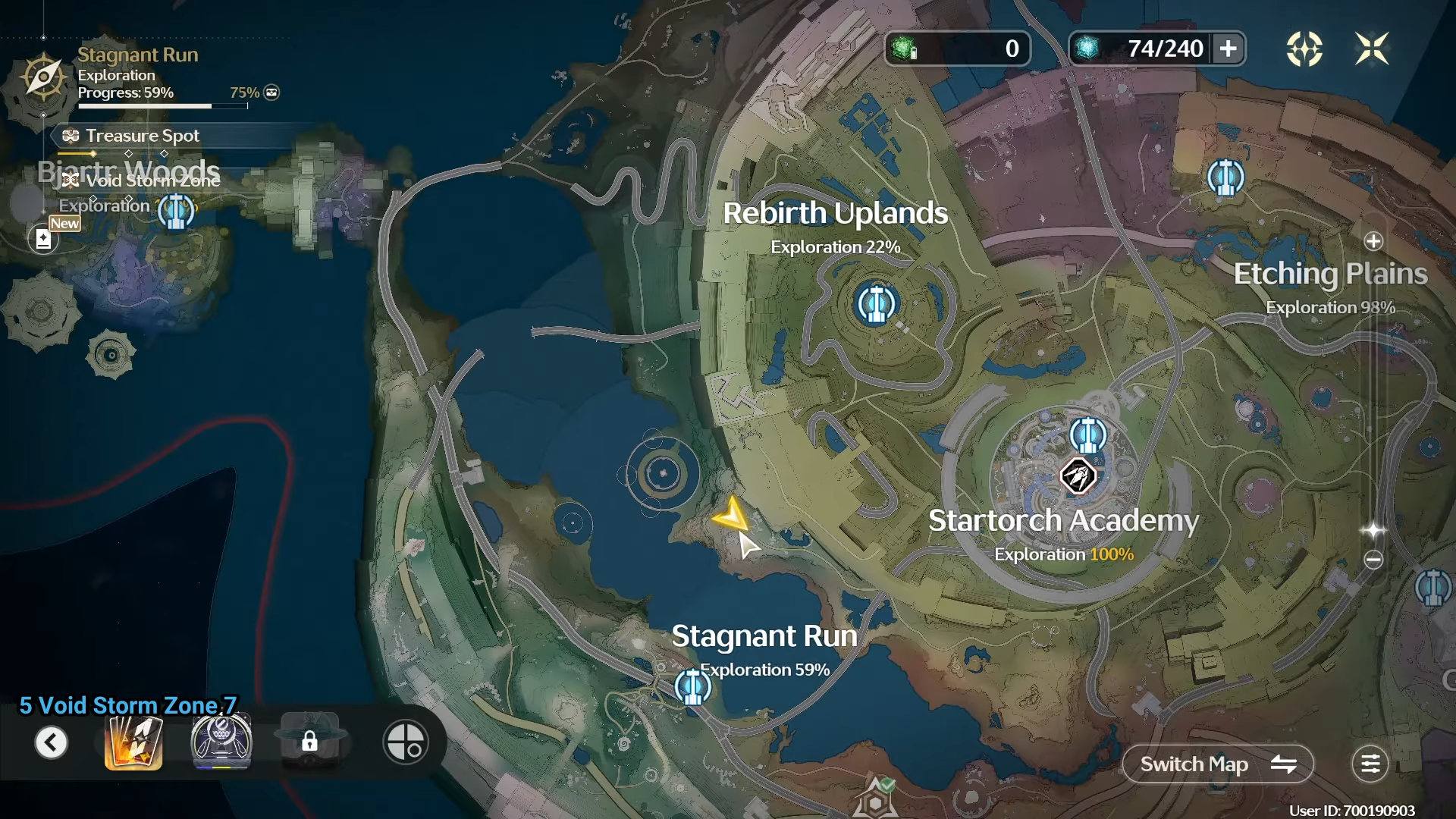Close the map with the X button
The image size is (1456, 819).
coord(1371,49)
